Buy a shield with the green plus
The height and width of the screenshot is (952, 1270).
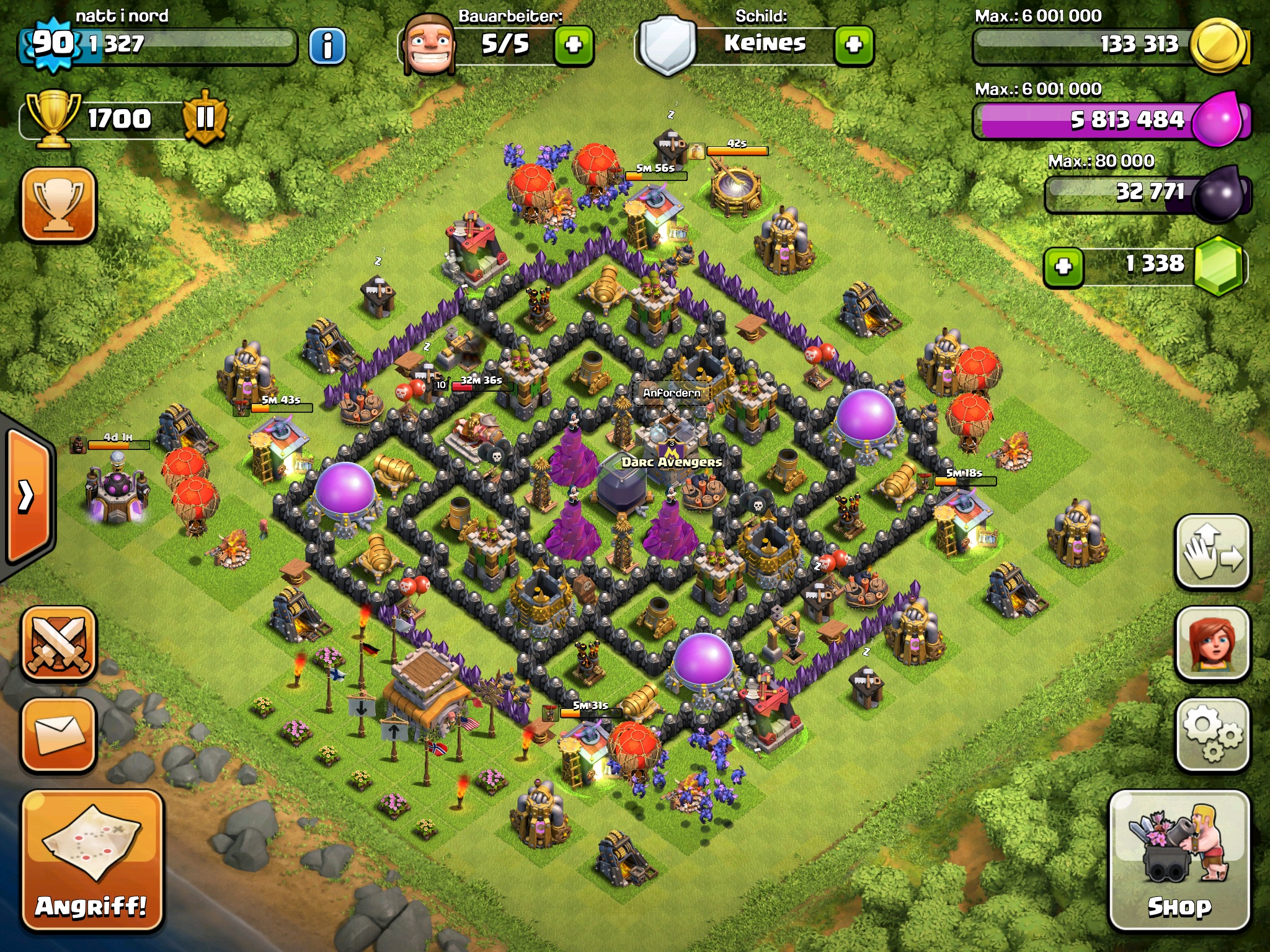click(x=854, y=45)
